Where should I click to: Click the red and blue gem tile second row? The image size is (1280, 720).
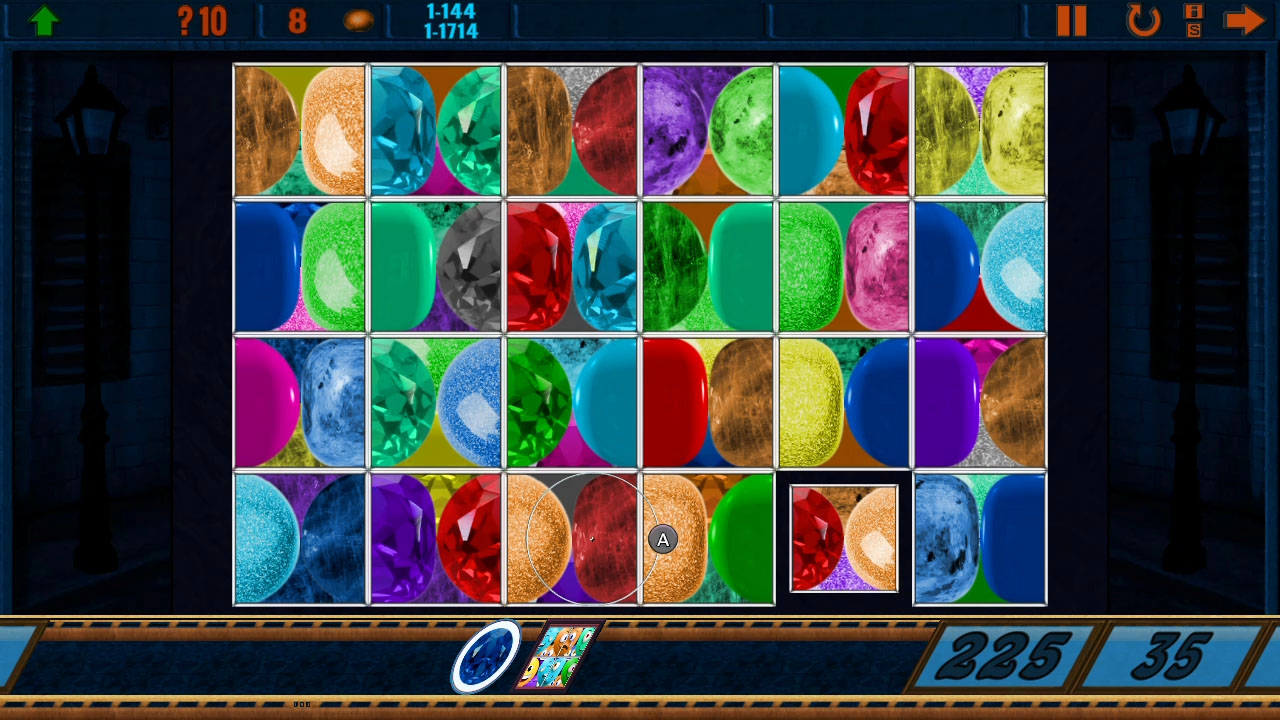click(571, 265)
